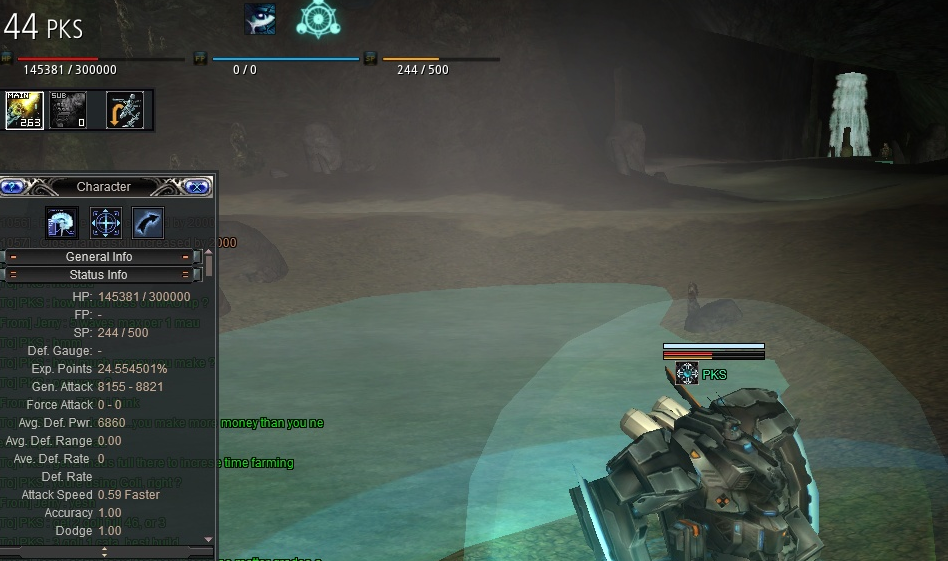The image size is (948, 561).
Task: Select the brain scan icon in Character panel
Action: click(62, 223)
